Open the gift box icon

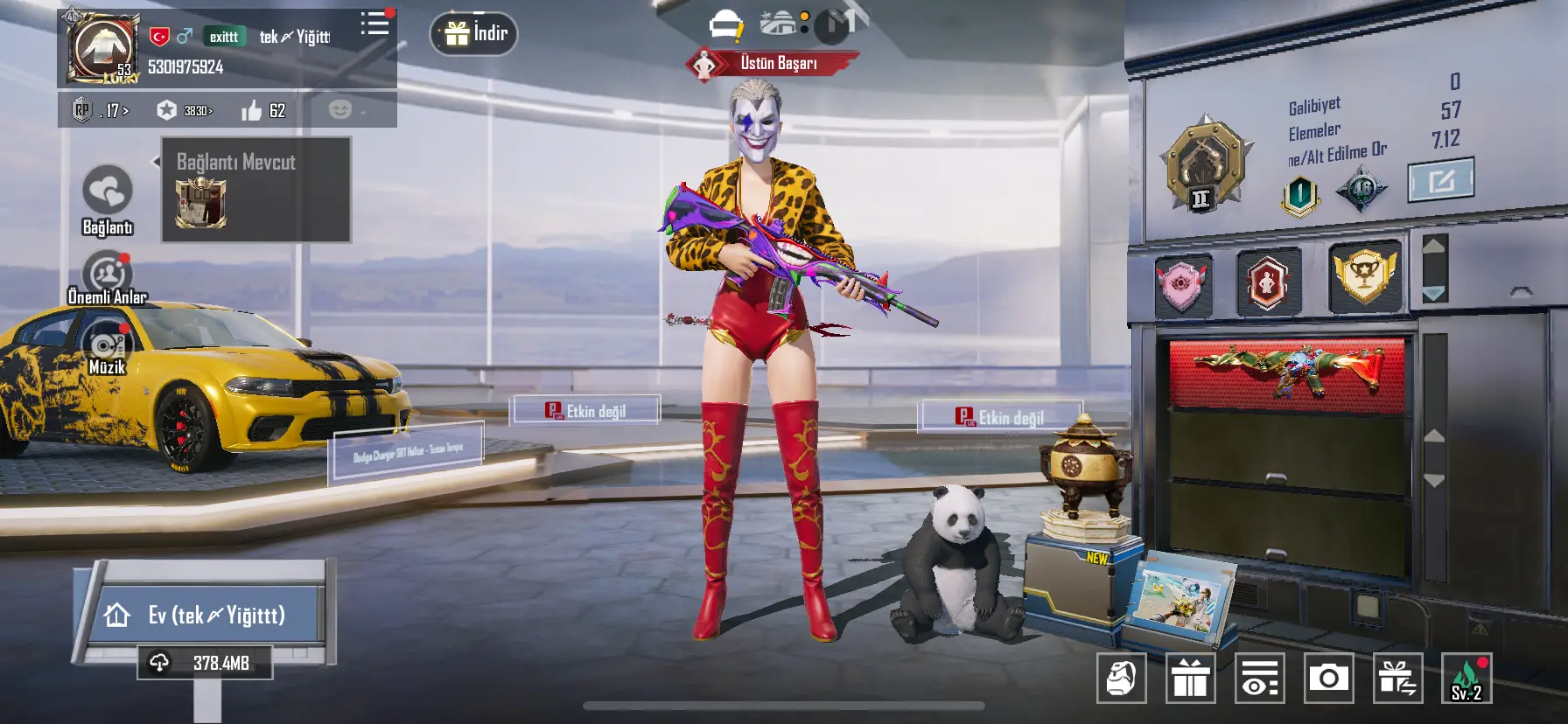point(1190,678)
